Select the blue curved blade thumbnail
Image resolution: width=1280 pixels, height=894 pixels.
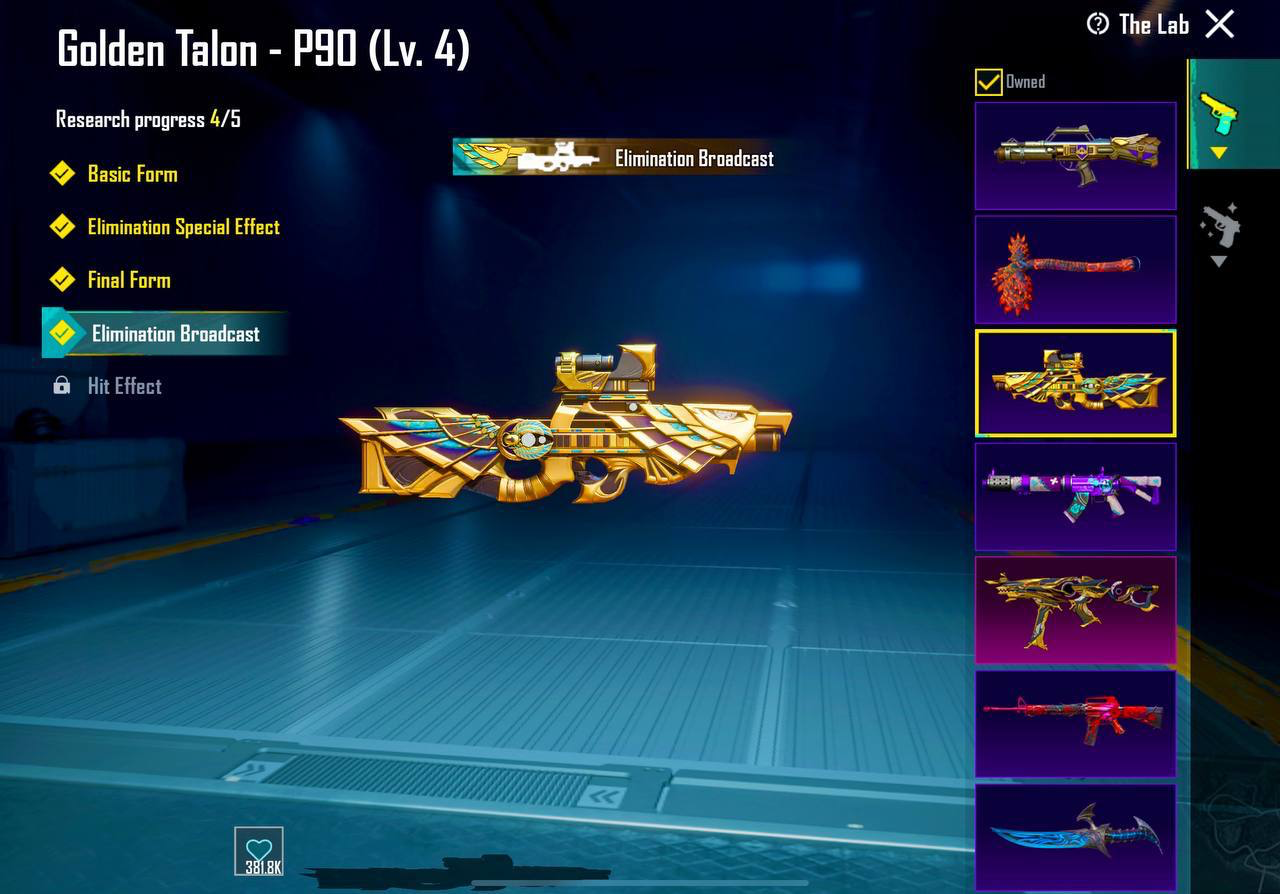(x=1075, y=837)
